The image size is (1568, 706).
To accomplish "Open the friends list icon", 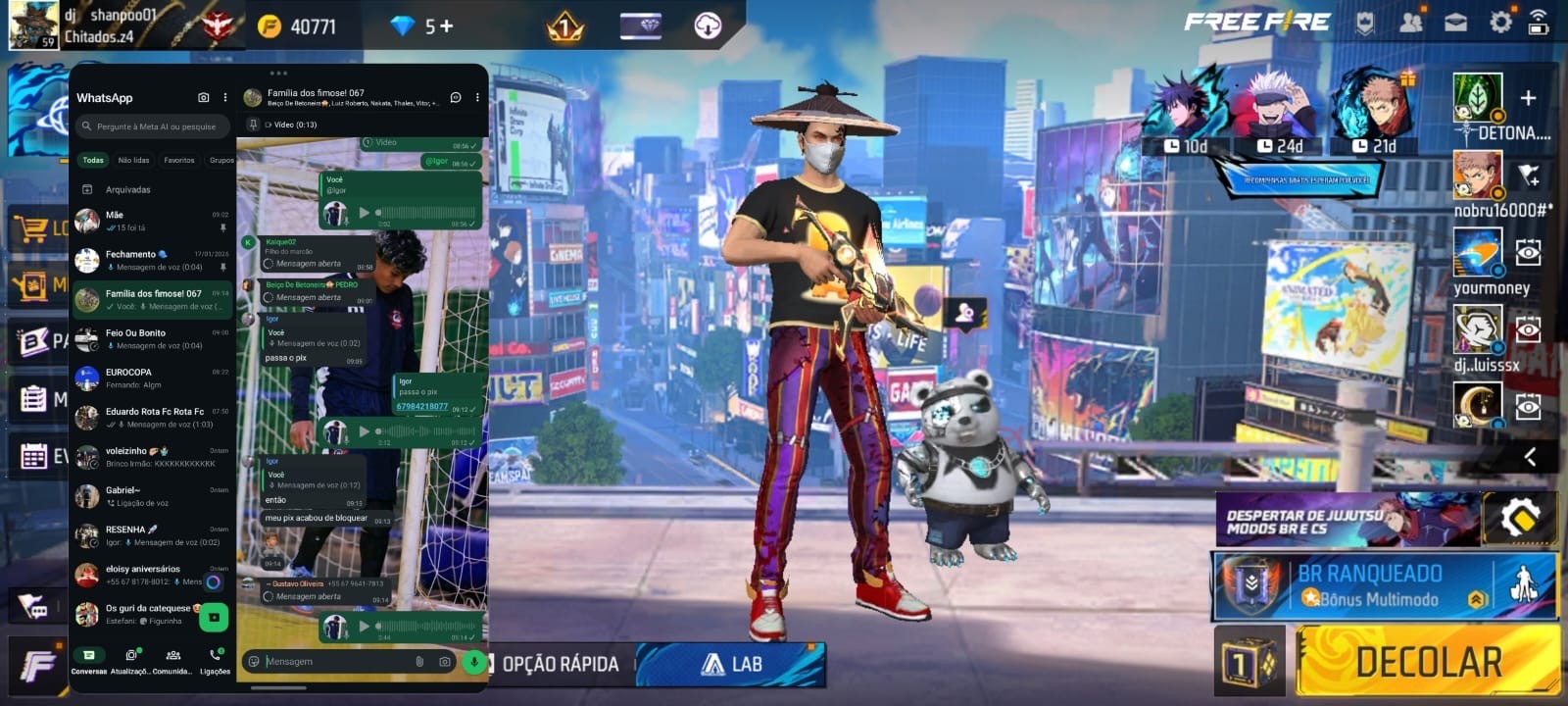I will tap(1411, 22).
